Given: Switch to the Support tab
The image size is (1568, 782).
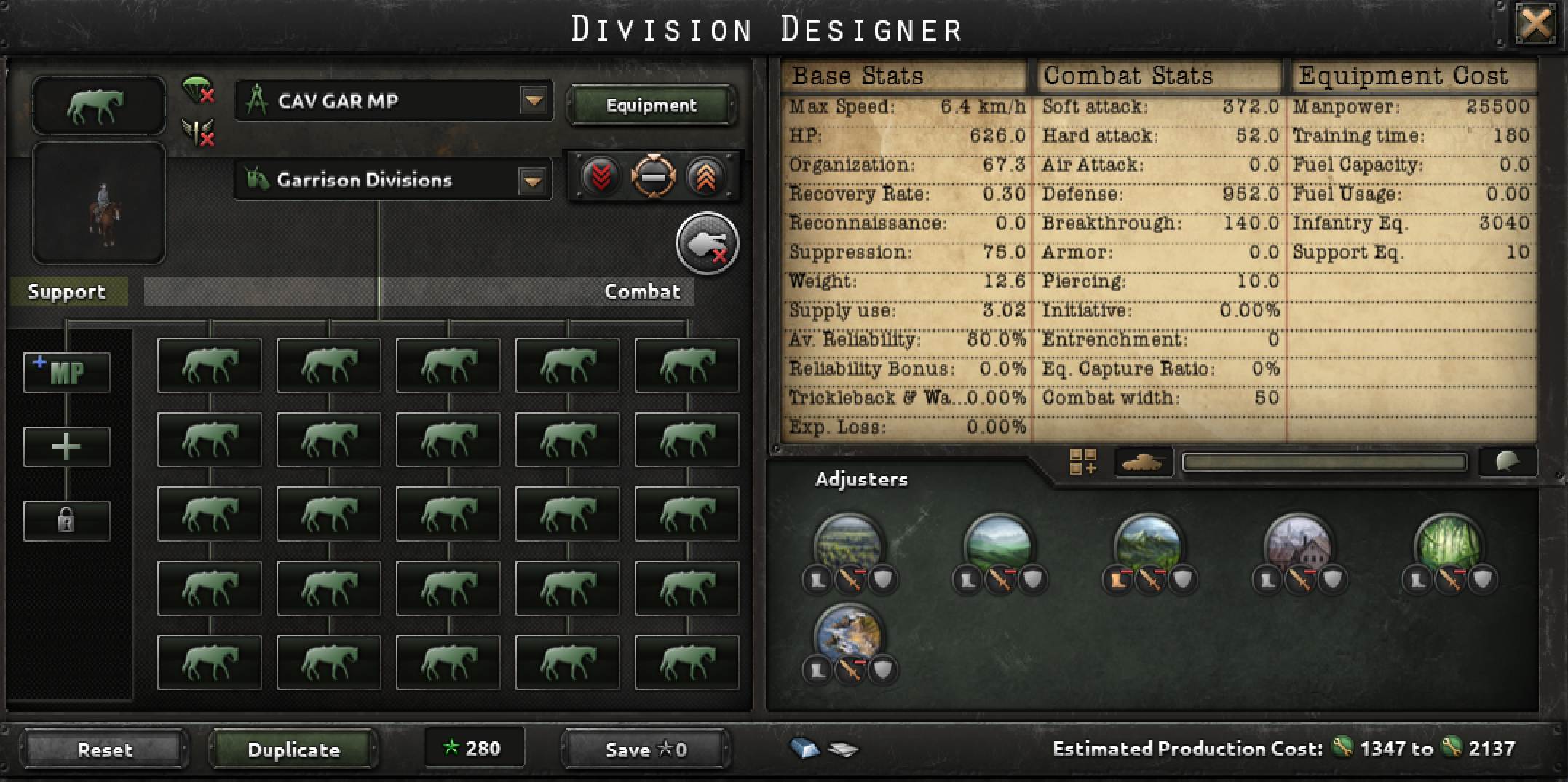Looking at the screenshot, I should (67, 291).
